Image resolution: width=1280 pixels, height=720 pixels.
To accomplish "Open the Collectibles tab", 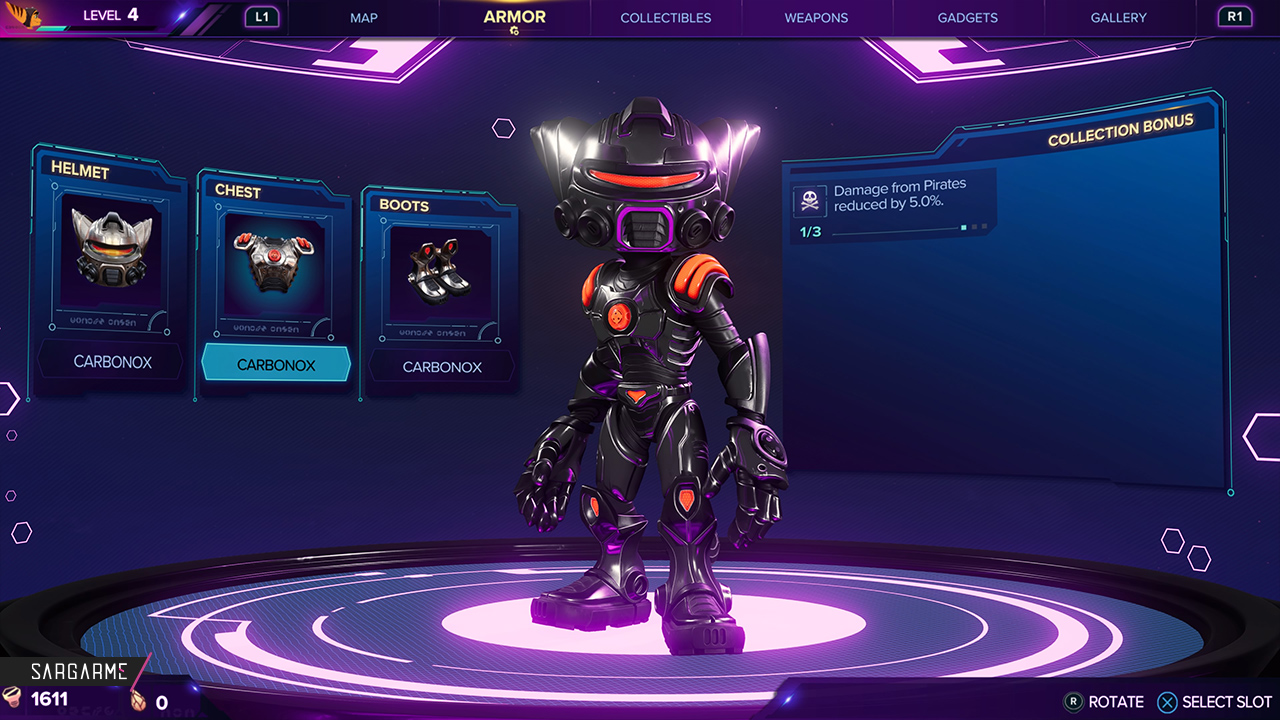I will pos(666,18).
